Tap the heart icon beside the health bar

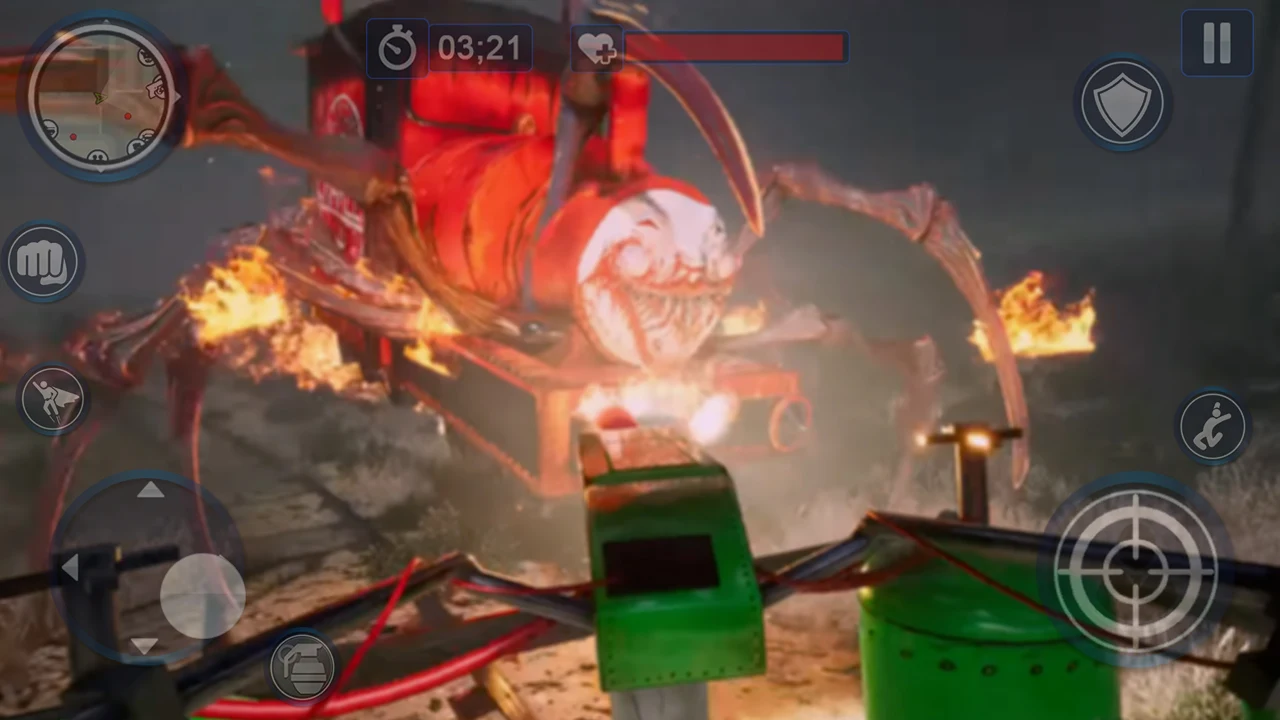coord(596,48)
